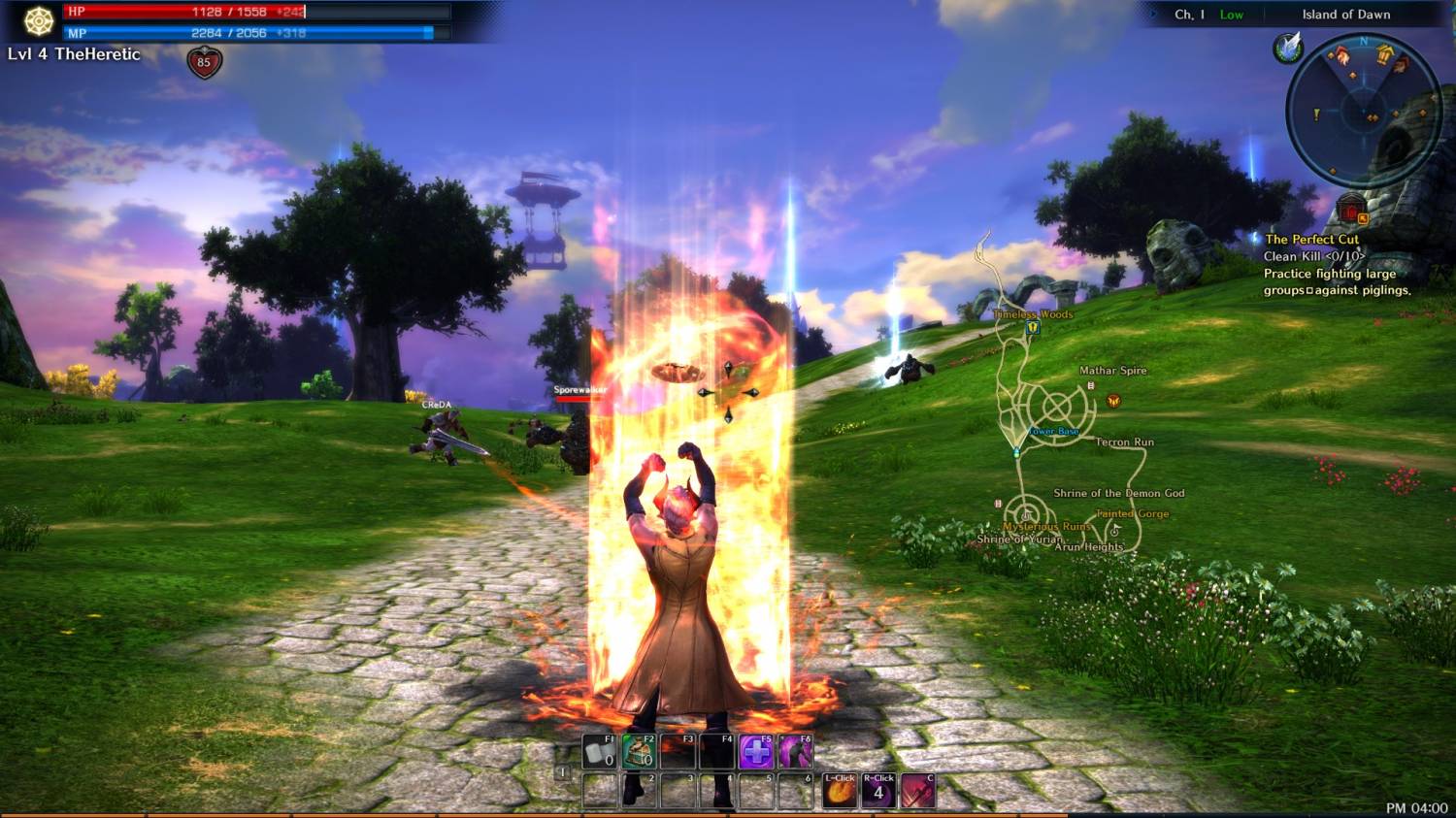Activate the red axe skill on C slot
1456x818 pixels.
click(918, 791)
